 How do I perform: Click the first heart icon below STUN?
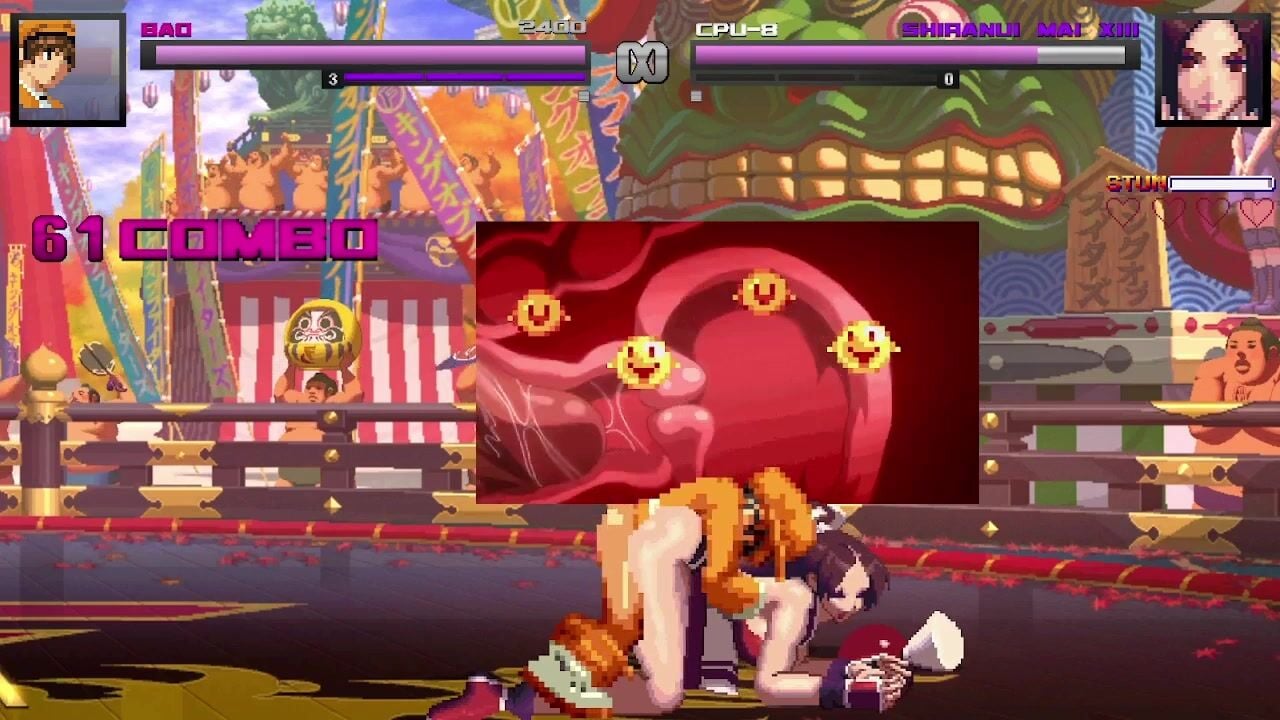point(1124,212)
